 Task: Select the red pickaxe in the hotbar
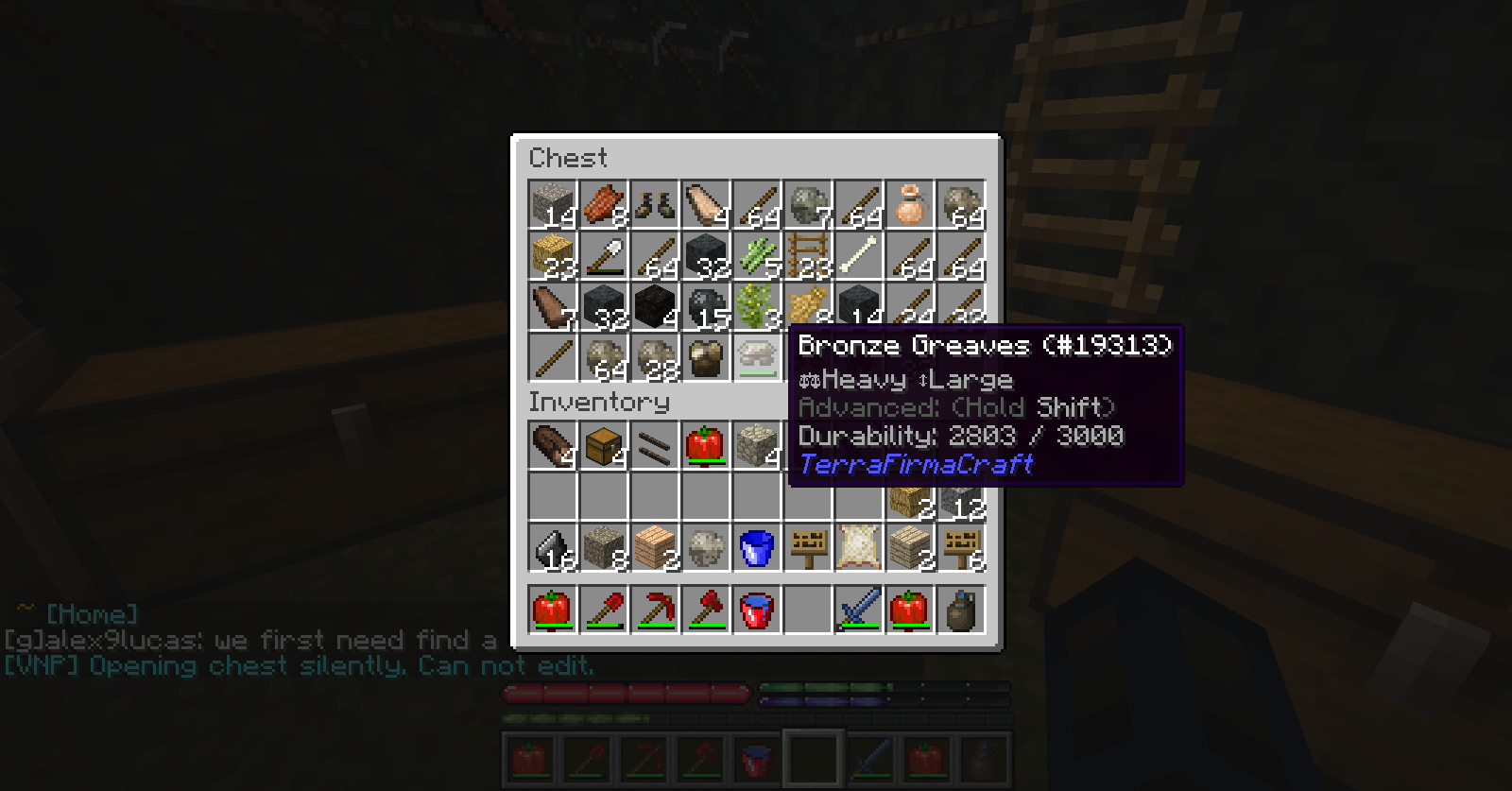[x=655, y=610]
